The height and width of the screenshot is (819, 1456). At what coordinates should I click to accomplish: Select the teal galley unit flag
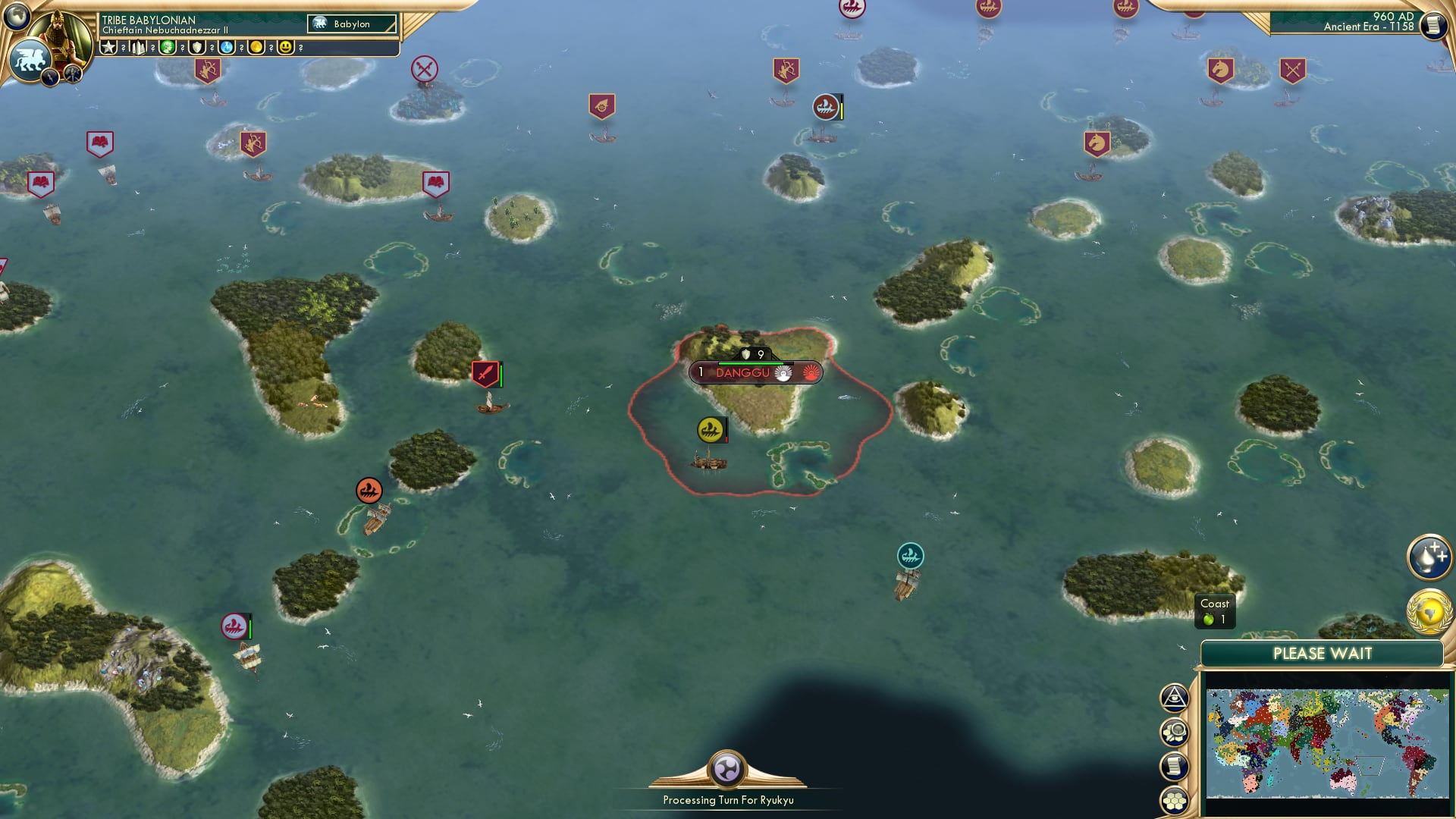click(908, 556)
